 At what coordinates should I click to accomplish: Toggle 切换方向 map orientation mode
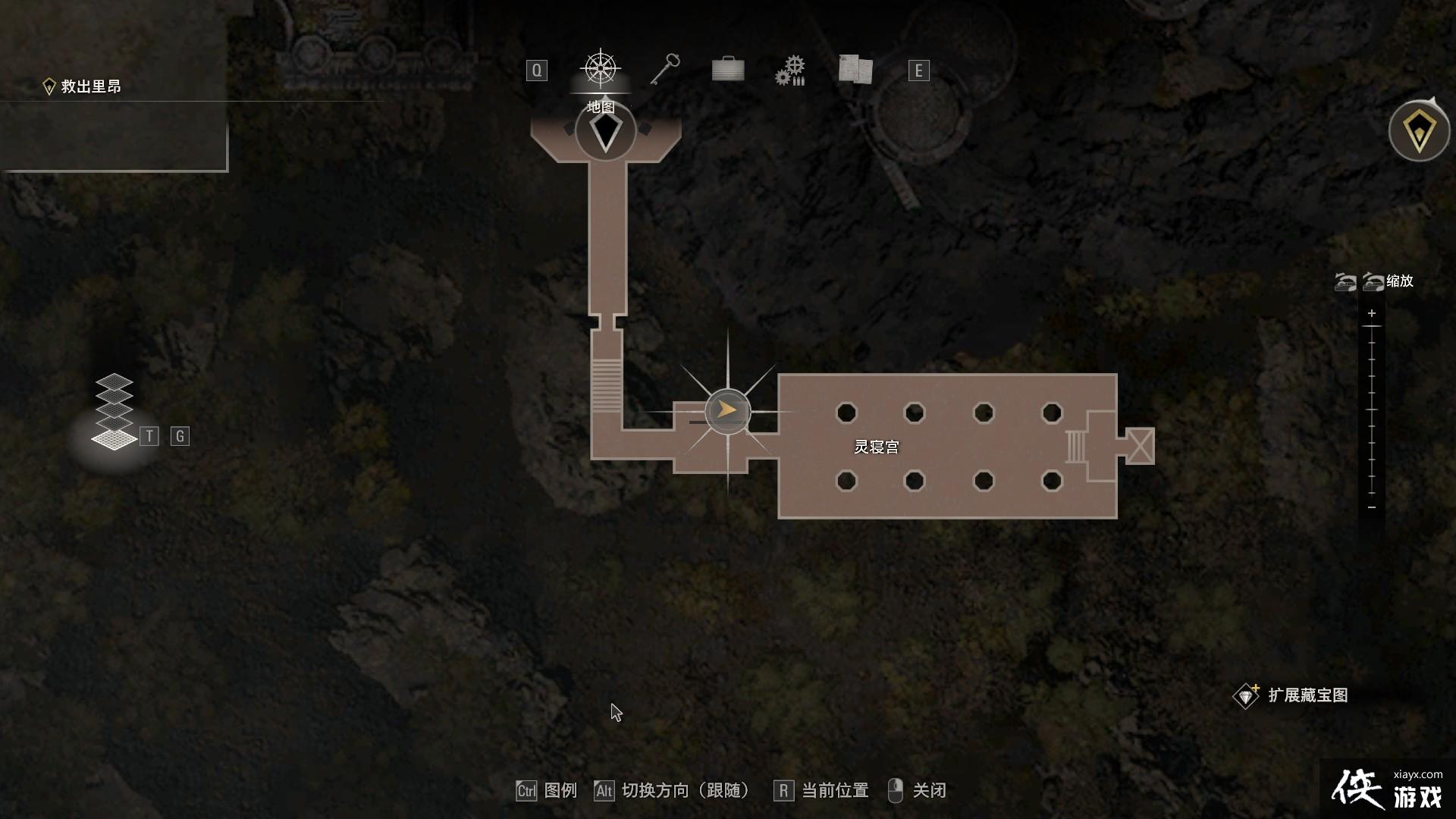point(673,790)
